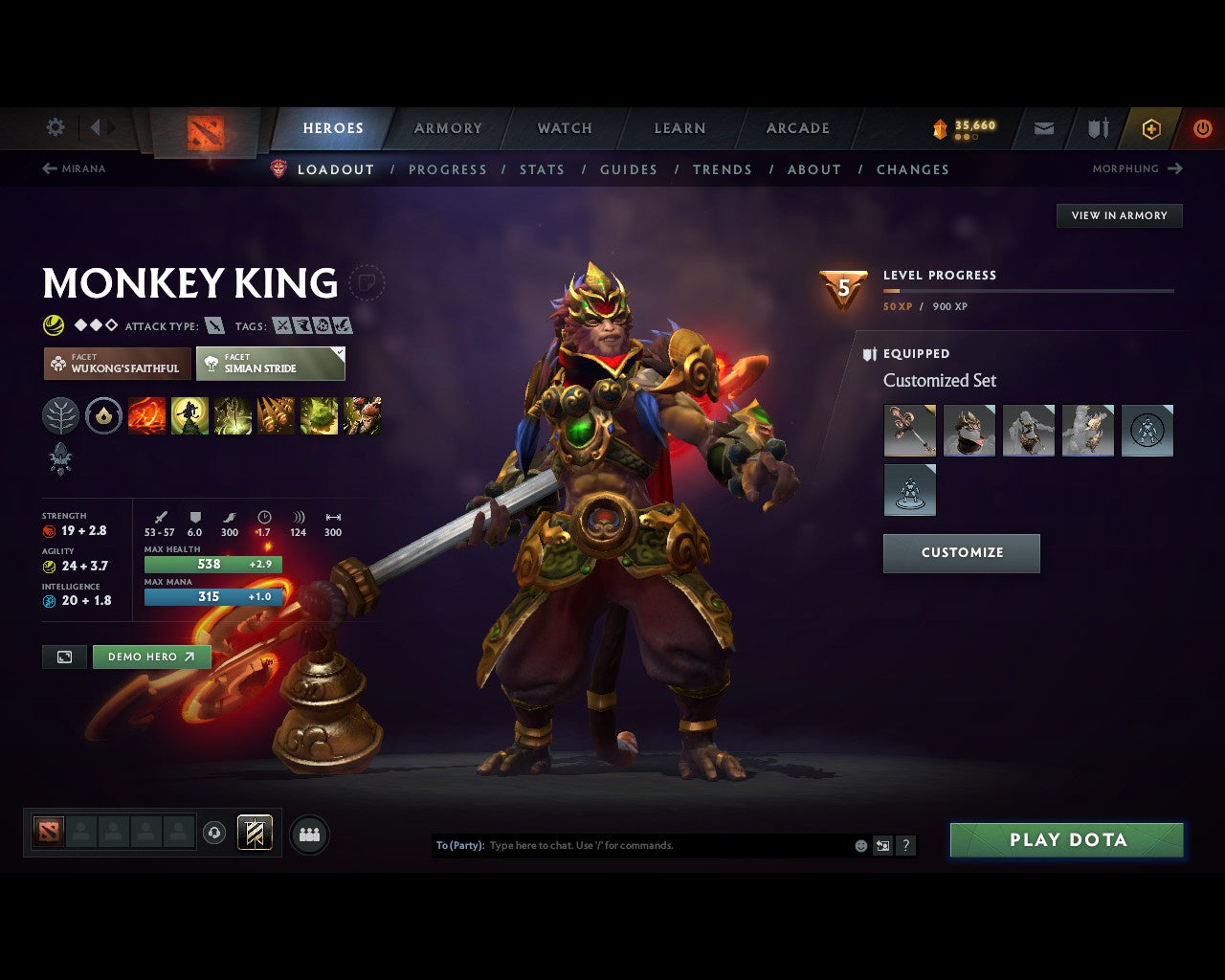View the Boundless Strike ability icon
The width and height of the screenshot is (1225, 980).
point(145,414)
